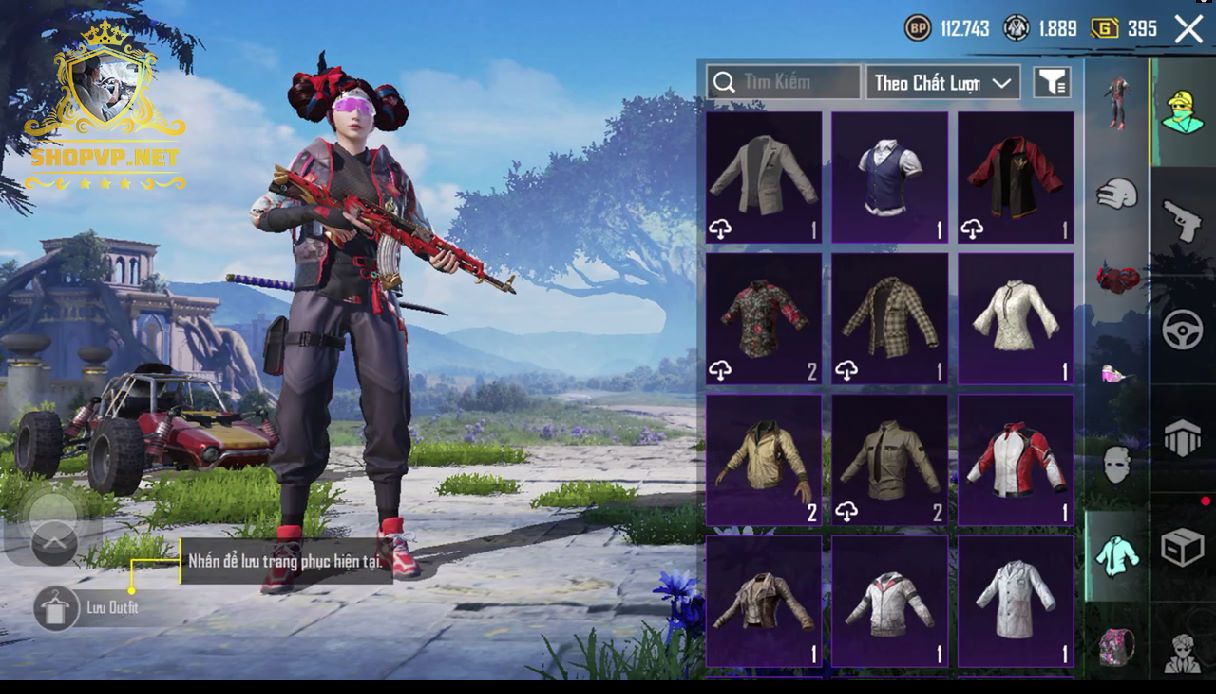Open the vehicle steering wheel tab

click(1182, 329)
